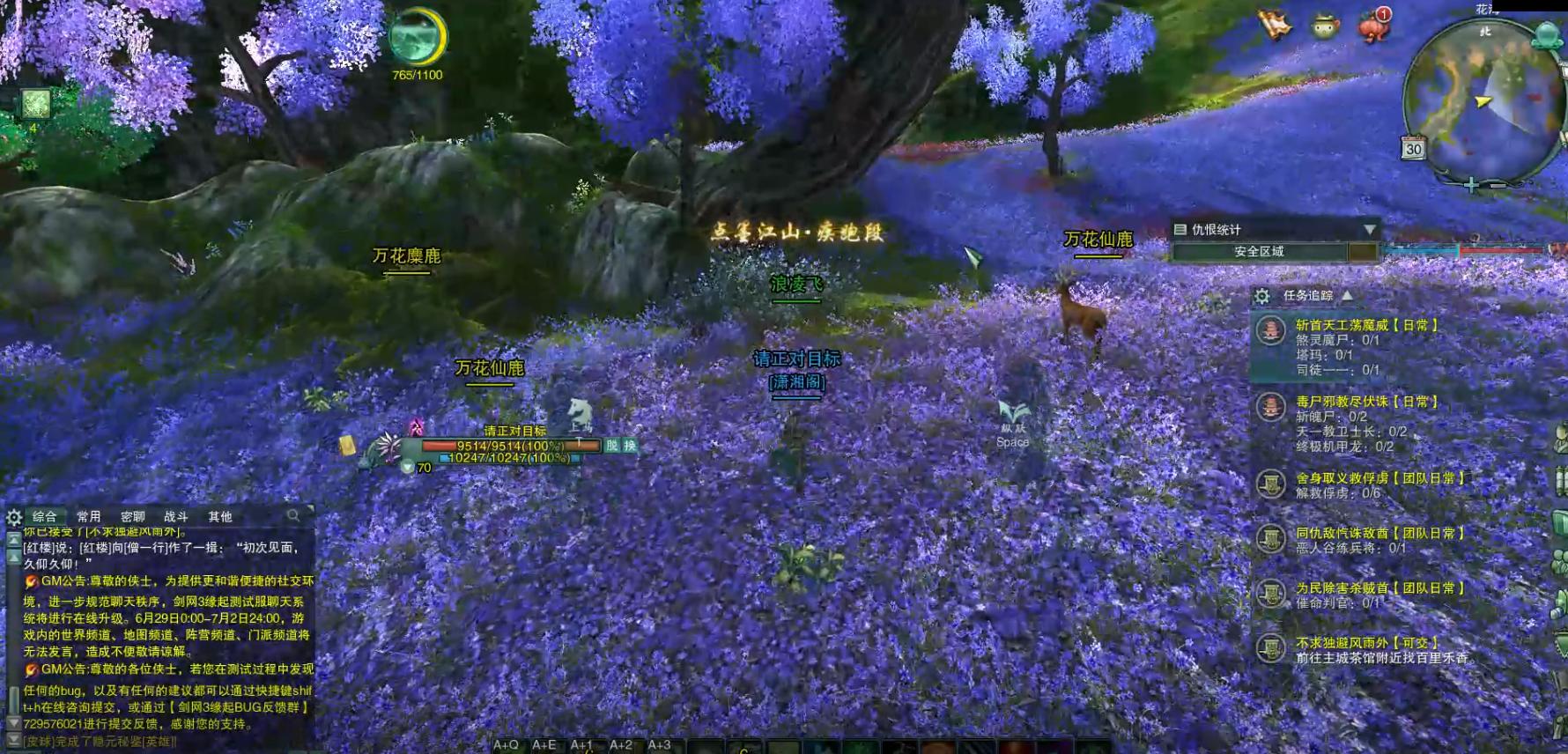Select quest 毒尸邪教尽伏诛 in tracker
Image resolution: width=1568 pixels, height=754 pixels.
click(x=1365, y=402)
